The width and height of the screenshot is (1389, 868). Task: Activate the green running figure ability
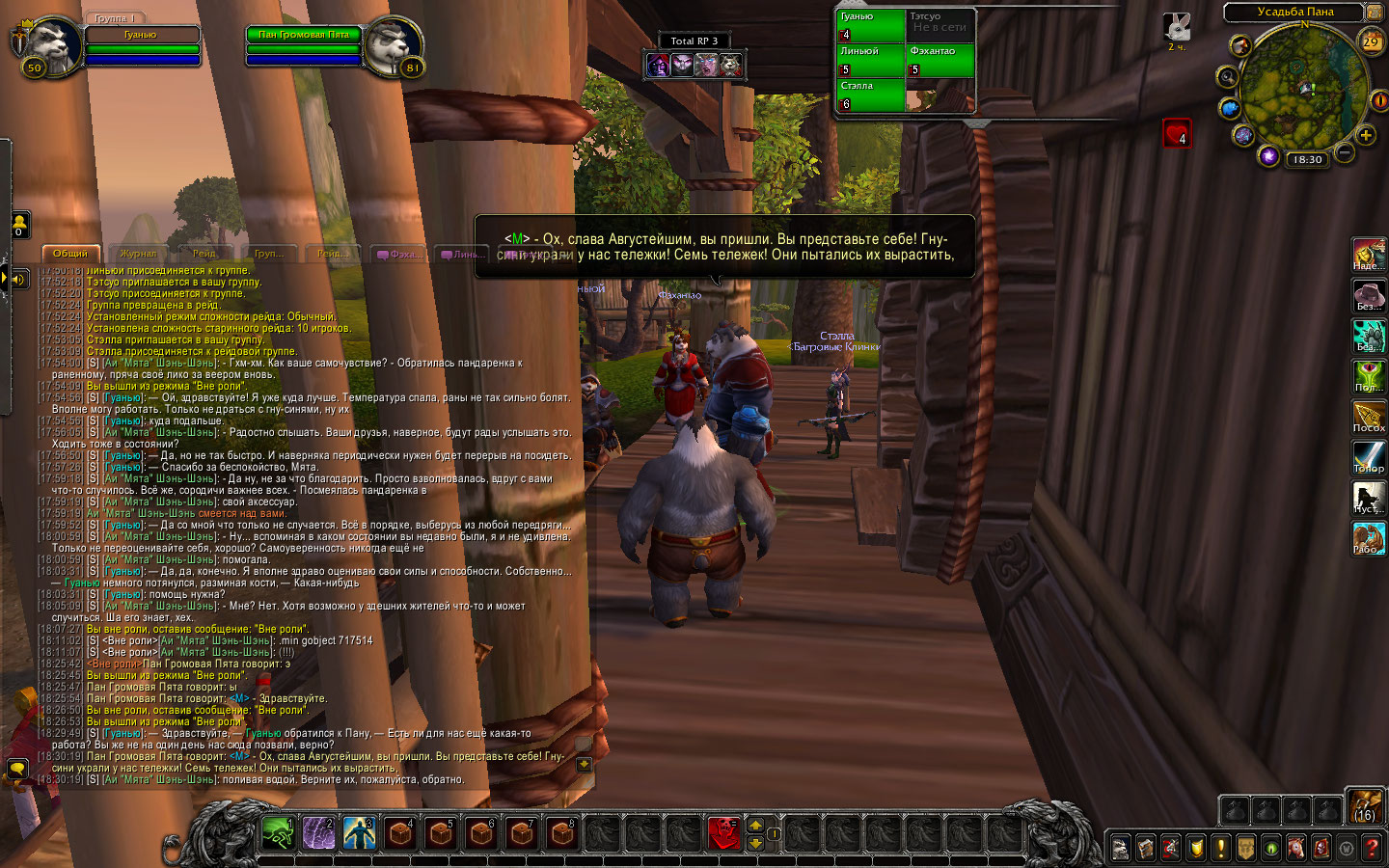278,832
